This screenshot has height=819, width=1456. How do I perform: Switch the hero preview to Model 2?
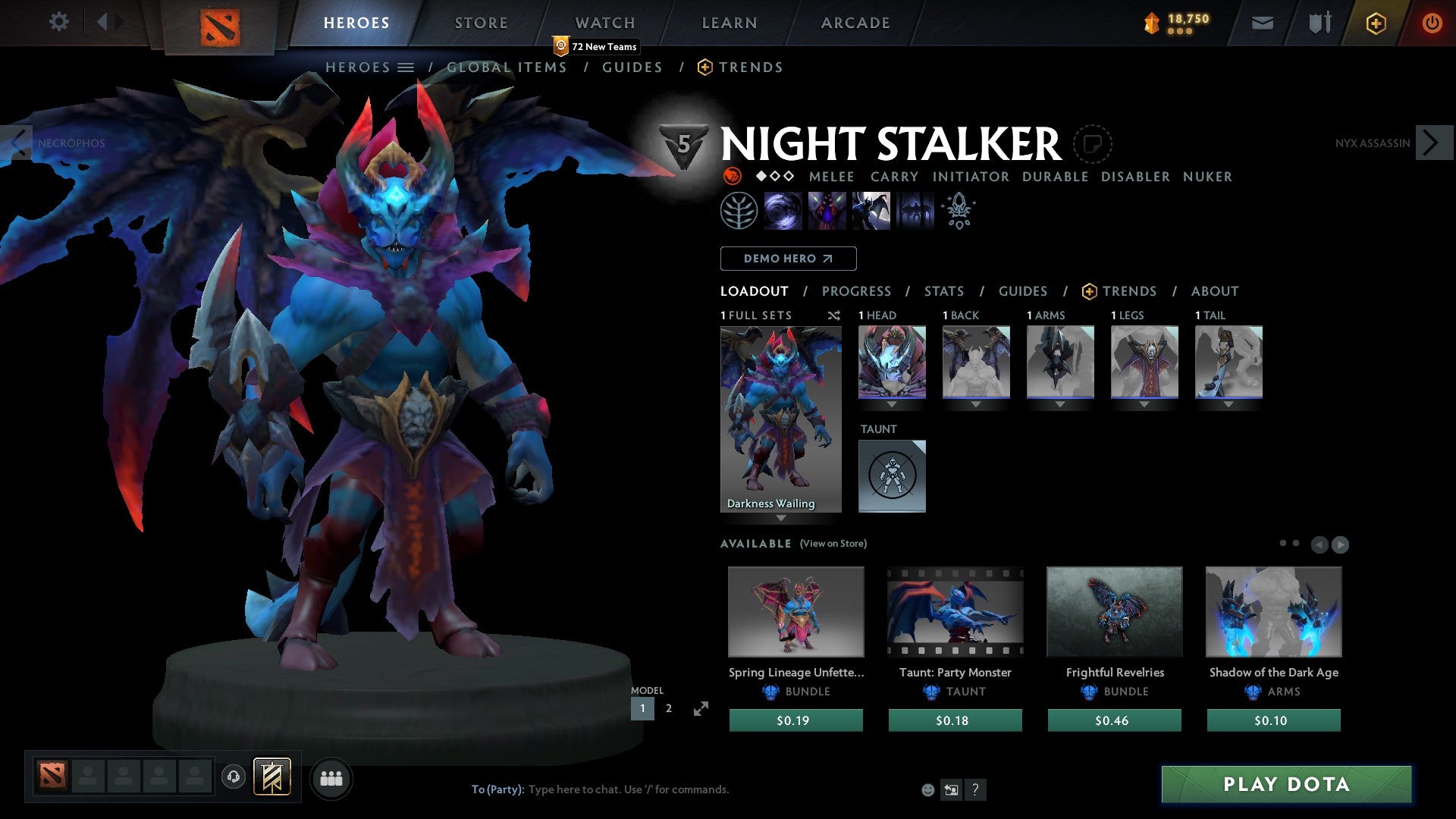668,708
